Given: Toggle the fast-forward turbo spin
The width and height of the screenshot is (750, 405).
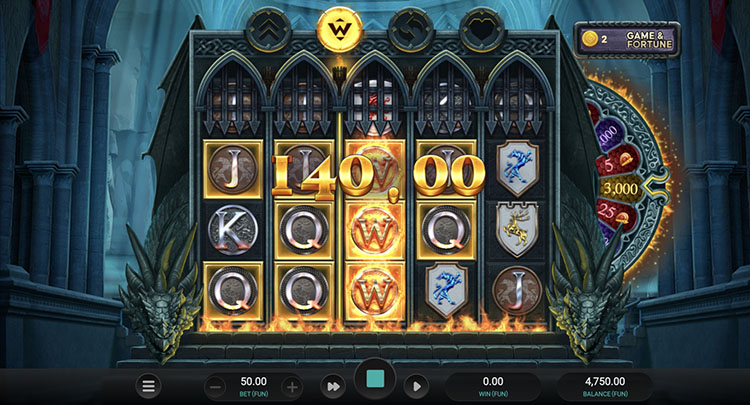Looking at the screenshot, I should 332,386.
